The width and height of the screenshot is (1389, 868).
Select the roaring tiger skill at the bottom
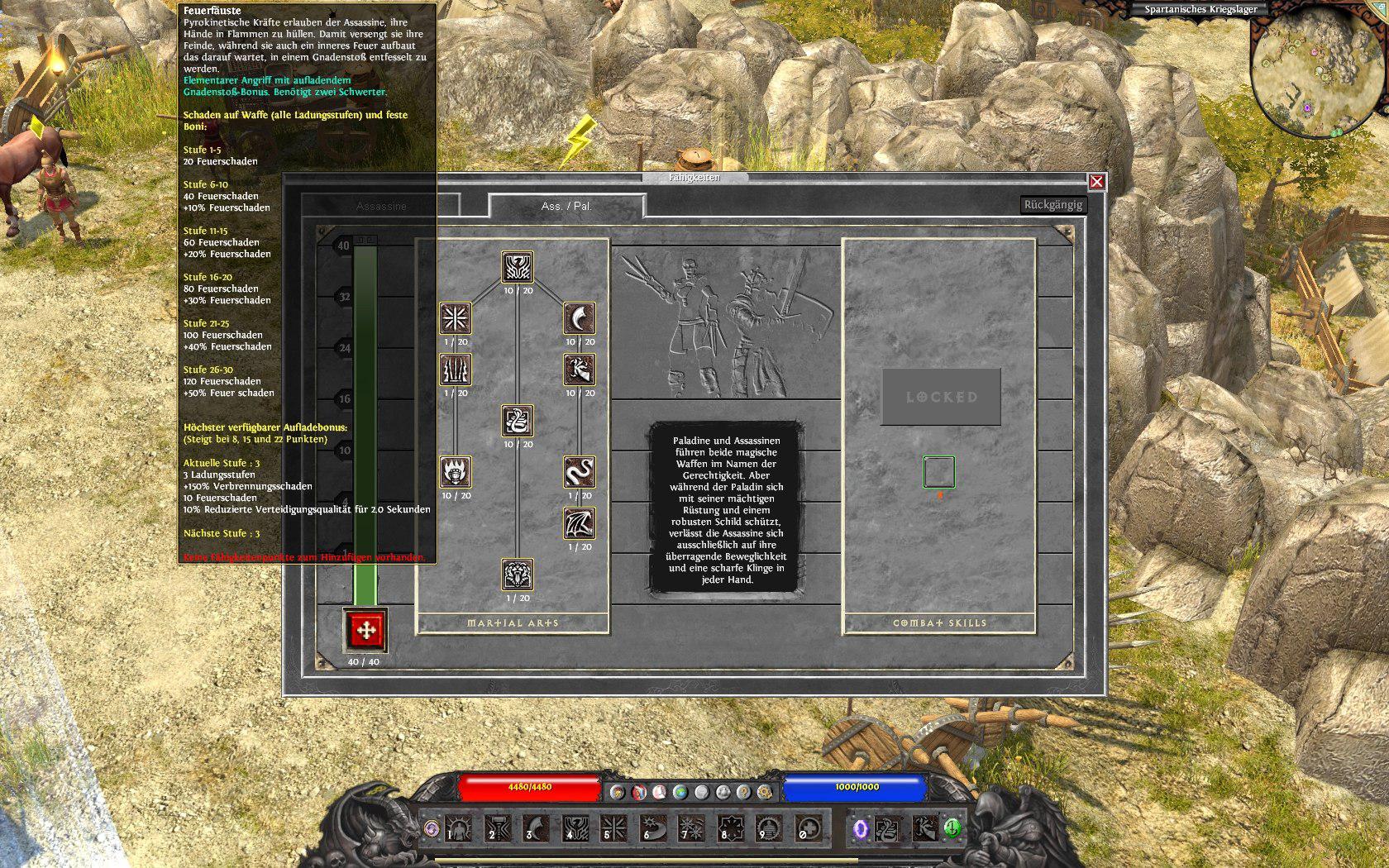pos(518,575)
